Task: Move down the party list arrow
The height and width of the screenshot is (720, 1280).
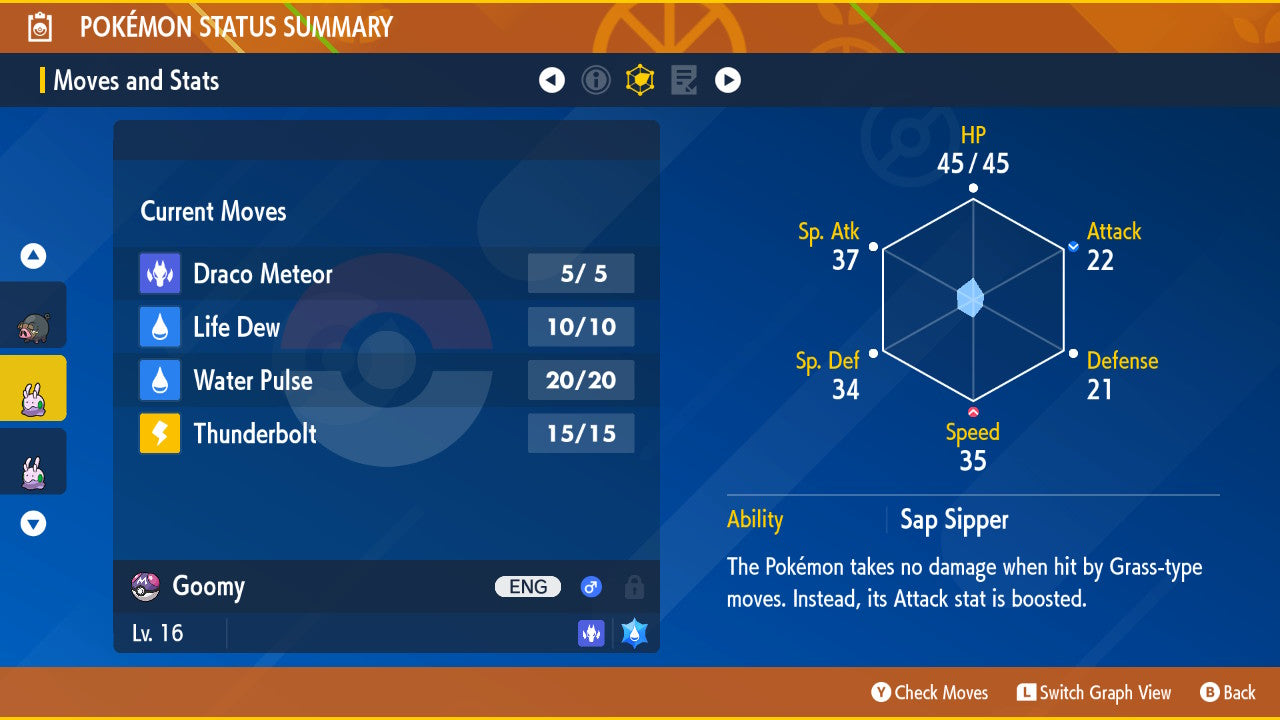Action: 34,523
